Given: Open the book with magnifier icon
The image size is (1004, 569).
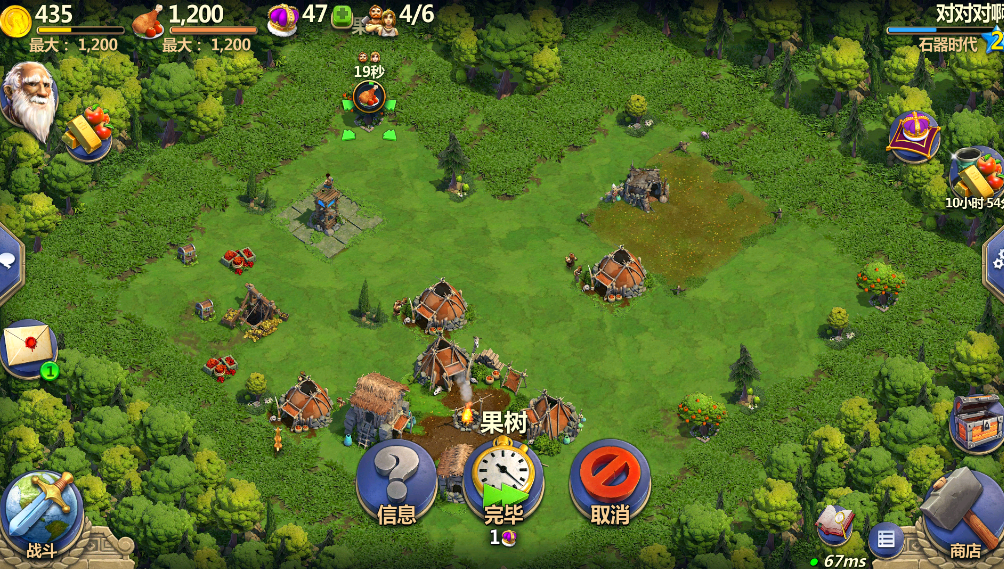Looking at the screenshot, I should pyautogui.click(x=833, y=524).
